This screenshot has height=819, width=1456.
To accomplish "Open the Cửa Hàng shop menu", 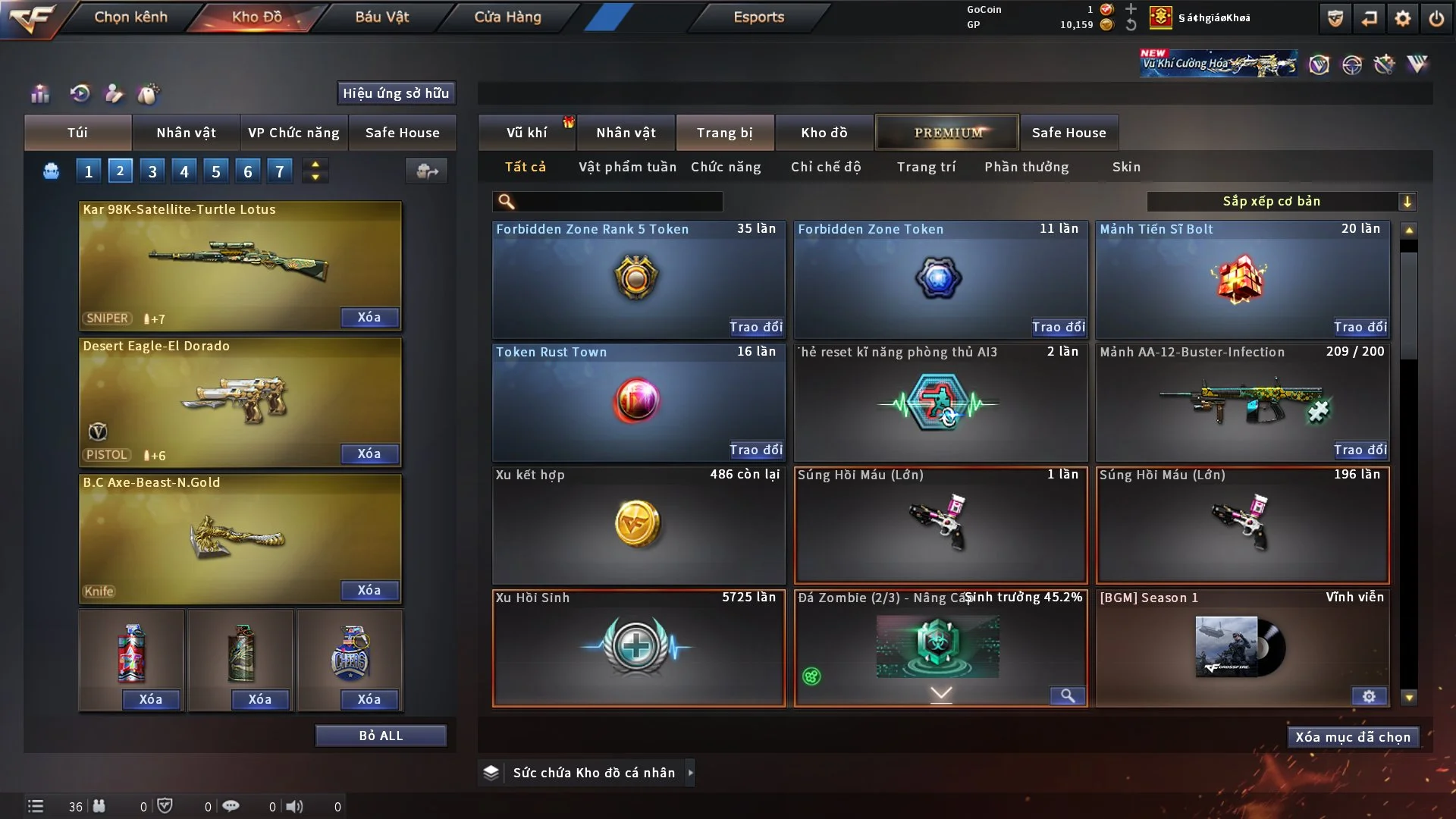I will [507, 17].
